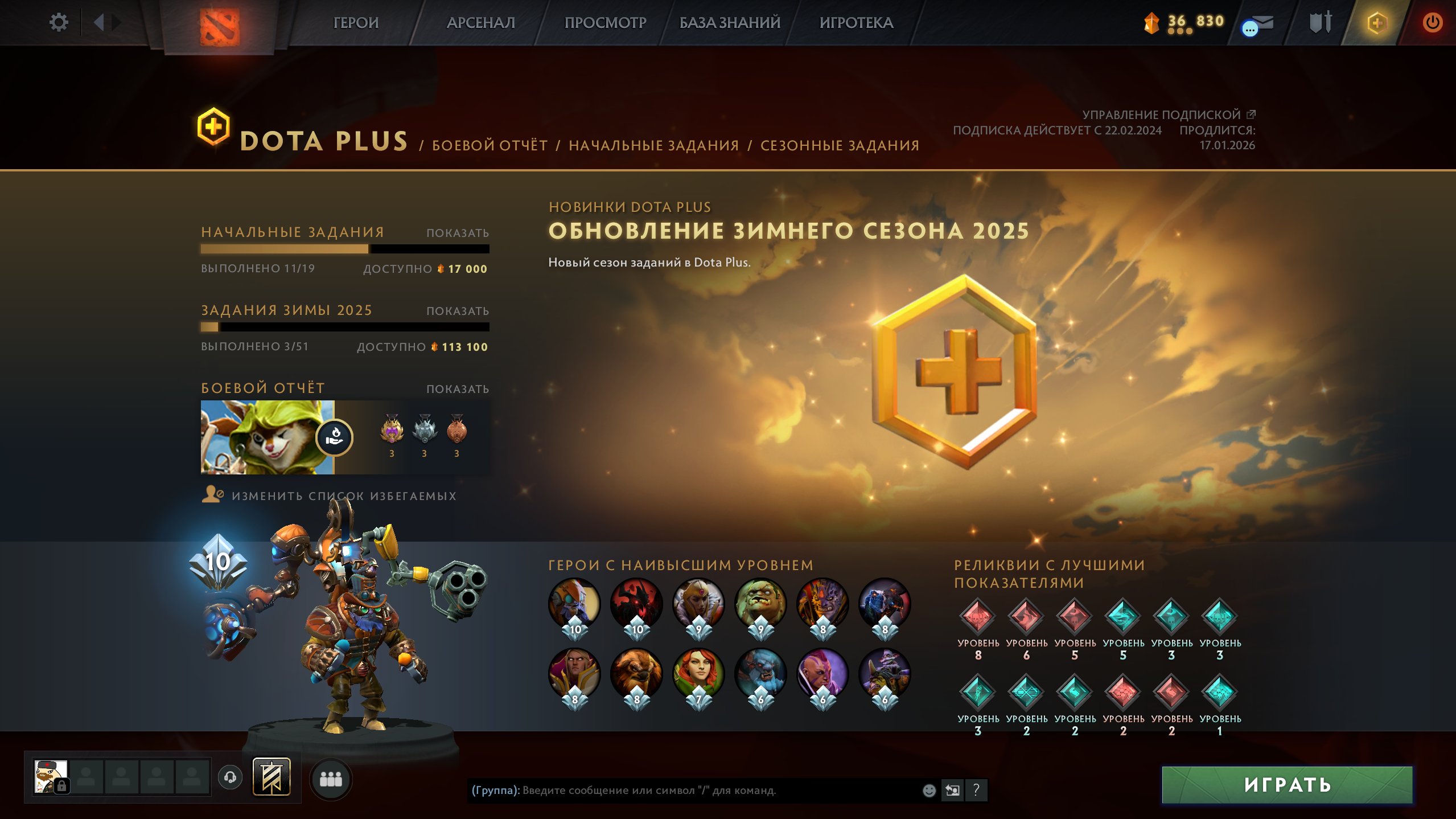Viewport: 1456px width, 819px height.
Task: Open the УПРАВЛЕНИЕ ПОДПИСКОЙ link
Action: coord(1166,115)
